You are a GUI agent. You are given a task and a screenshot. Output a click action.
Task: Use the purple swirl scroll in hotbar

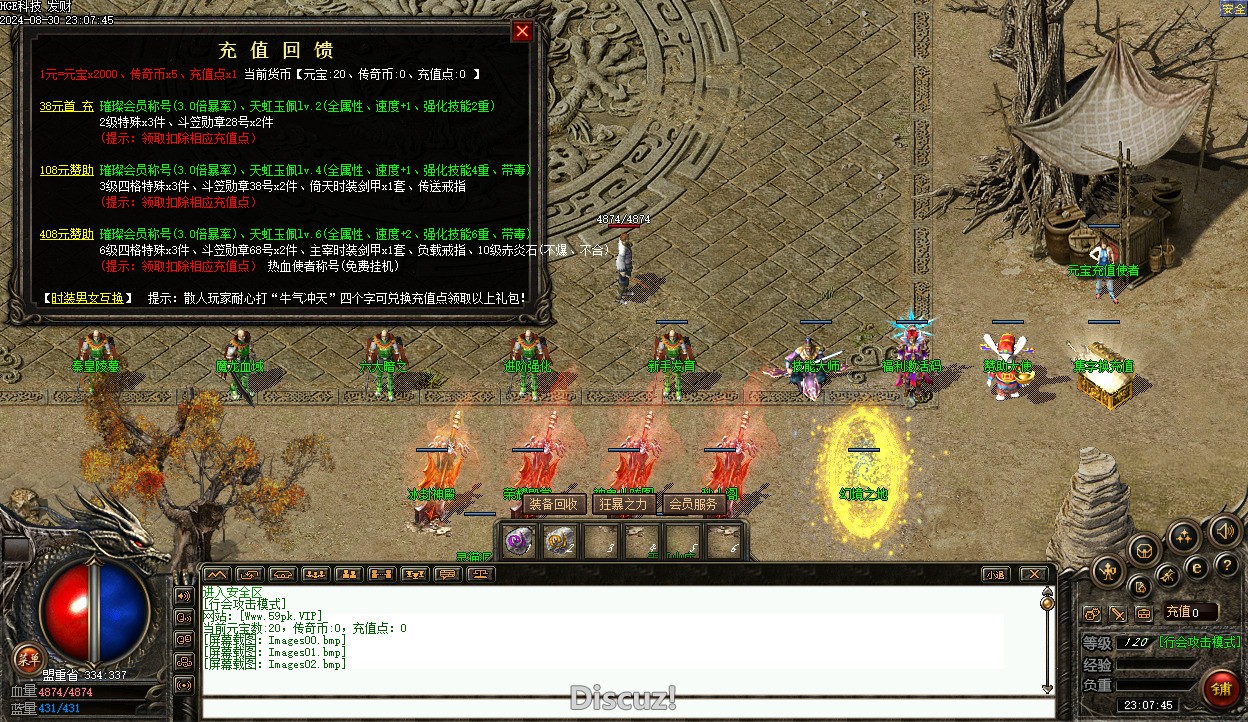518,541
